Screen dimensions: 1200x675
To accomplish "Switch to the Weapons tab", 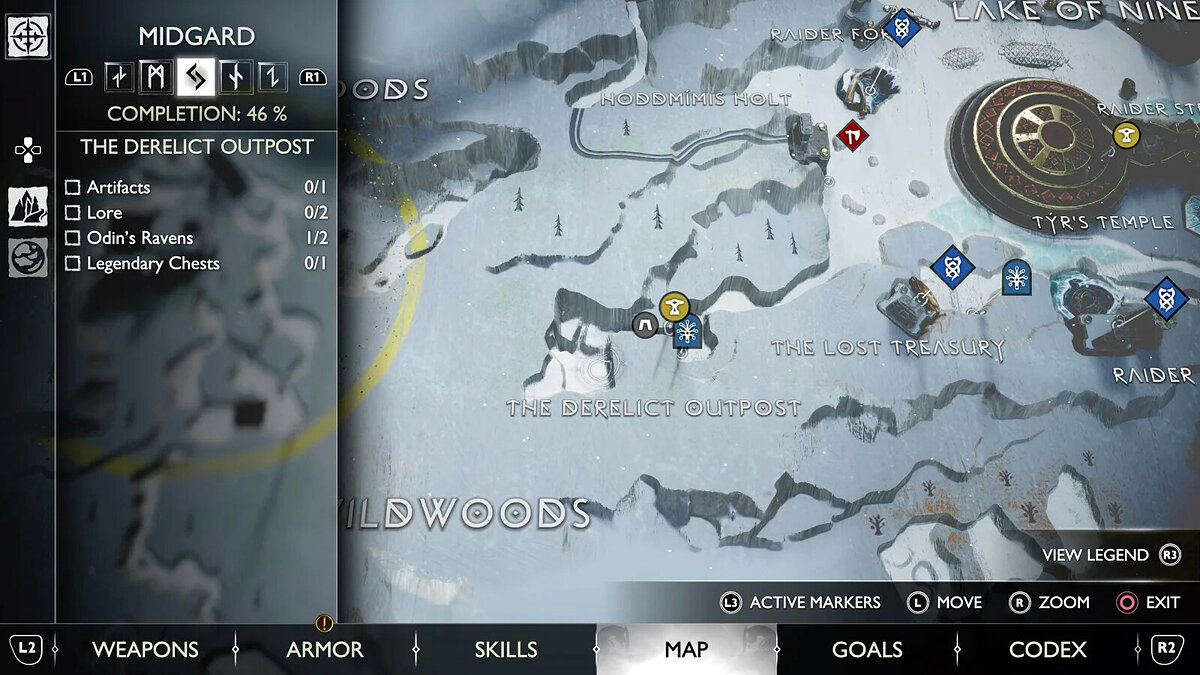I will click(x=145, y=649).
